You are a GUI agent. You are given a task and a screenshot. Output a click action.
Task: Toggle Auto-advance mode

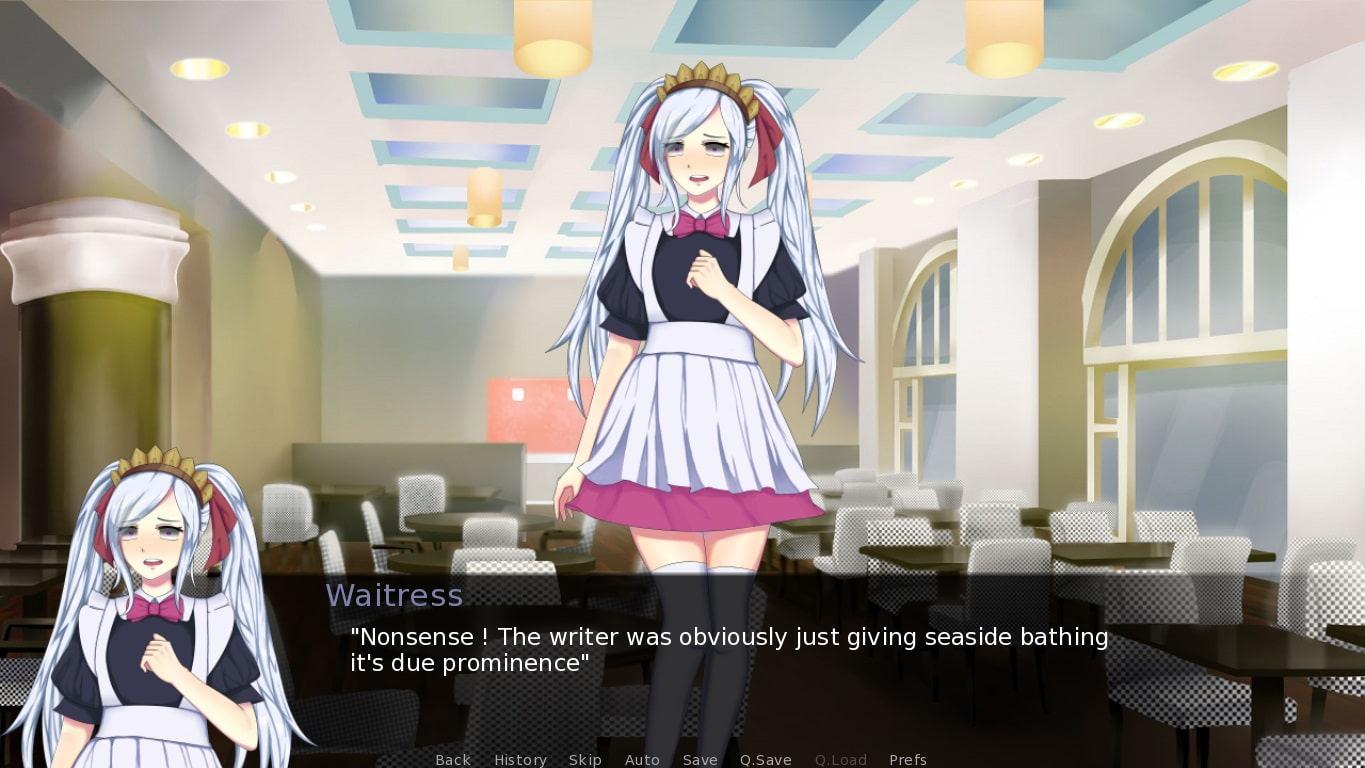[642, 760]
